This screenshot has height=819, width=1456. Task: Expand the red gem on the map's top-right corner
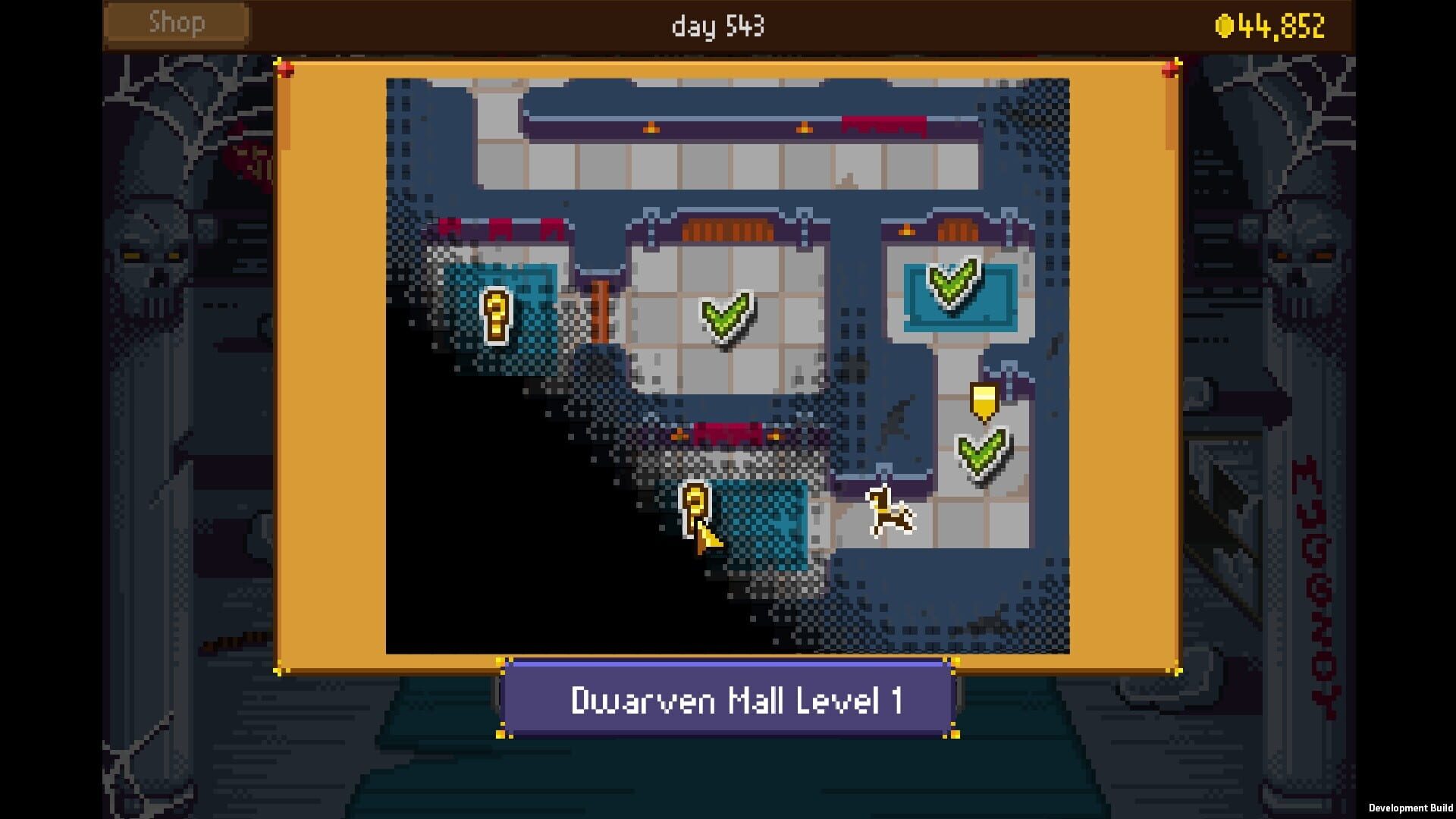click(x=1172, y=67)
